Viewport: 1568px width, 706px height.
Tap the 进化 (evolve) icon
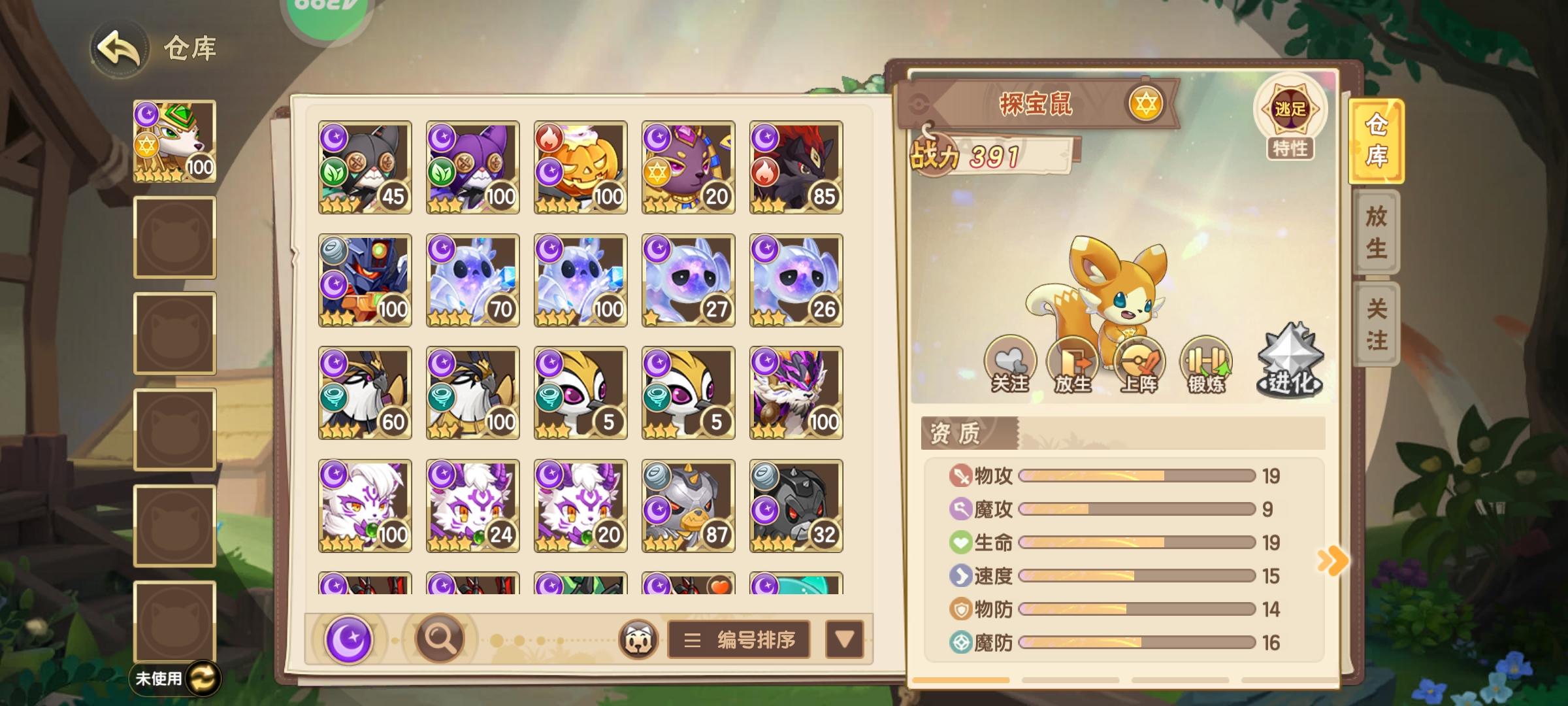[1290, 360]
